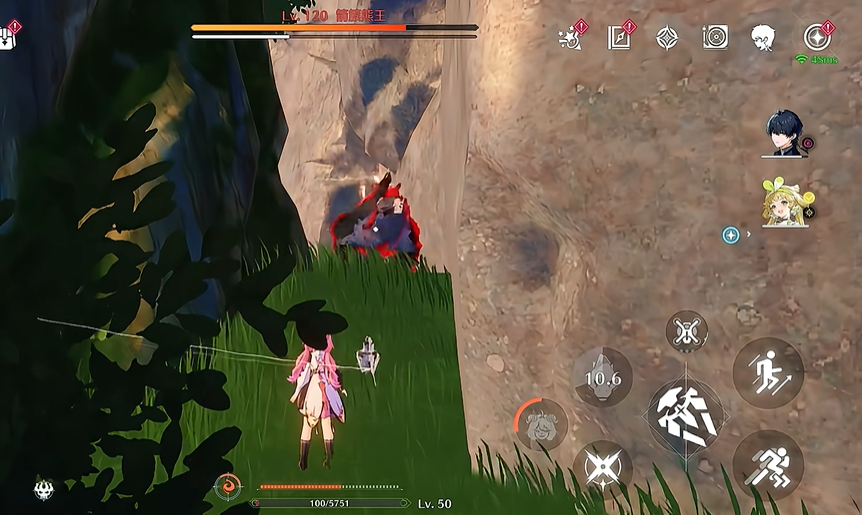Open the events icon with sparkles
This screenshot has height=515, width=862.
pos(571,38)
